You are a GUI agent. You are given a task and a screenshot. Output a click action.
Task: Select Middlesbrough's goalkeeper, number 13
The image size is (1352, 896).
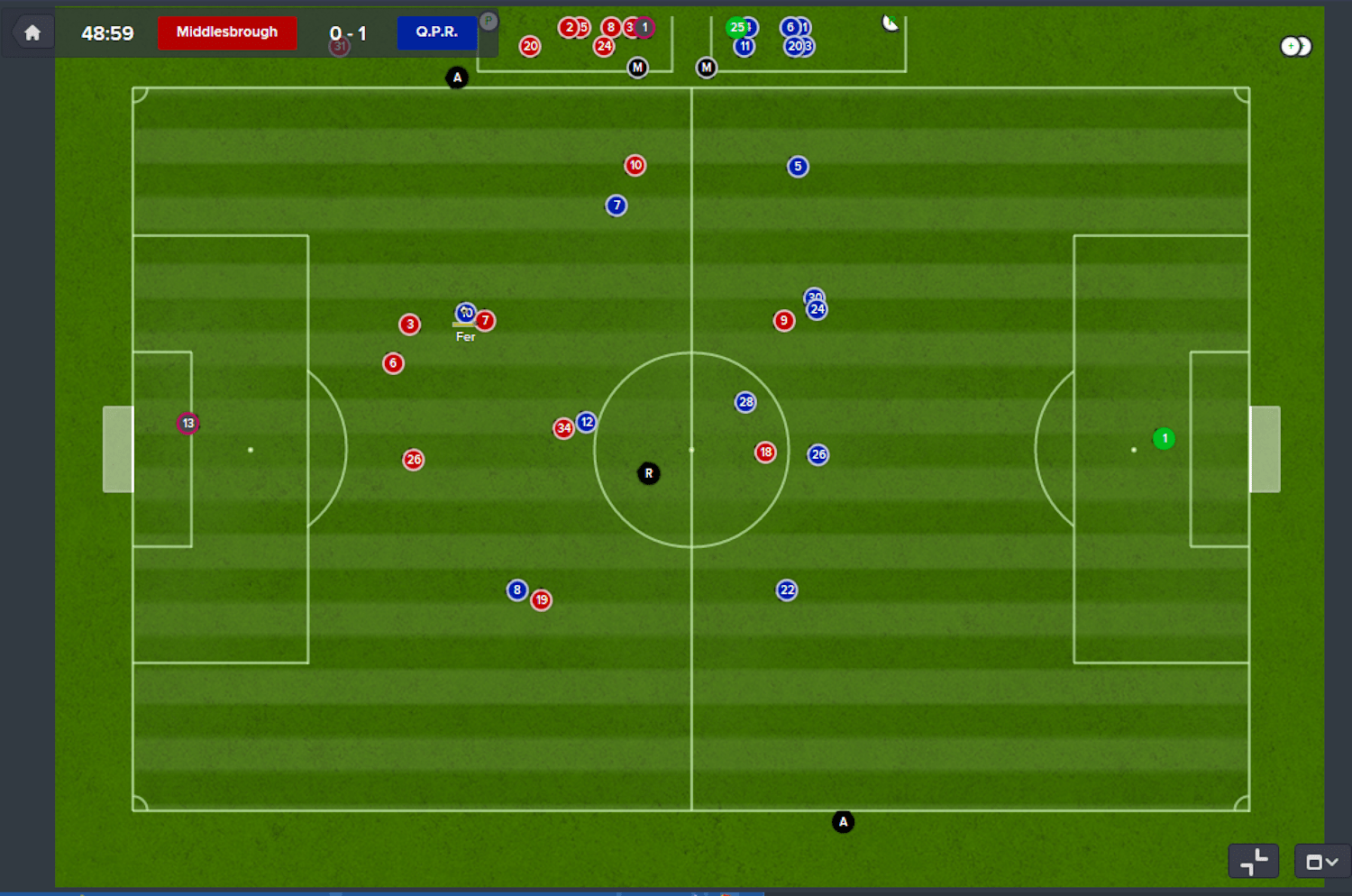[188, 422]
